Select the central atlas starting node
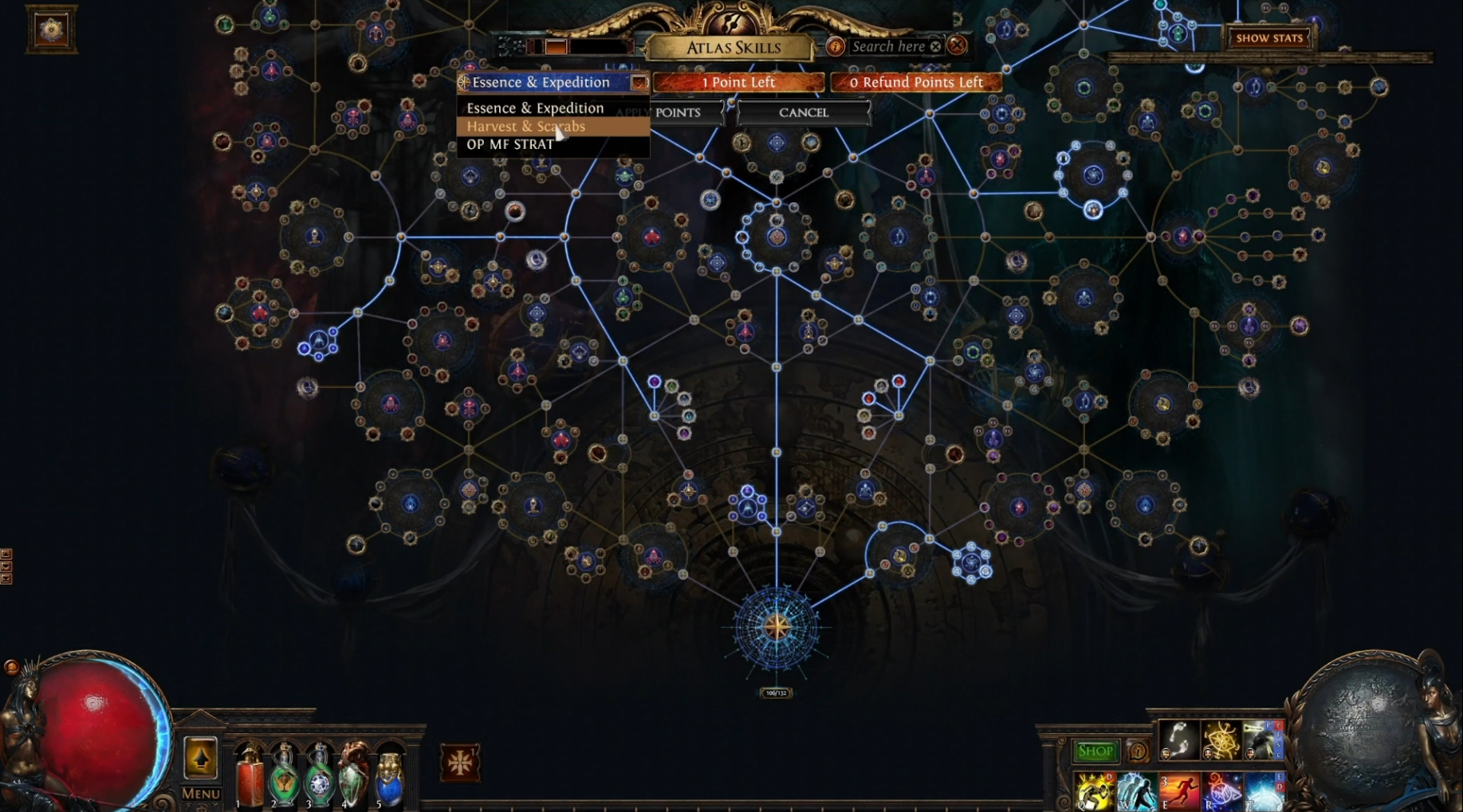 [777, 627]
